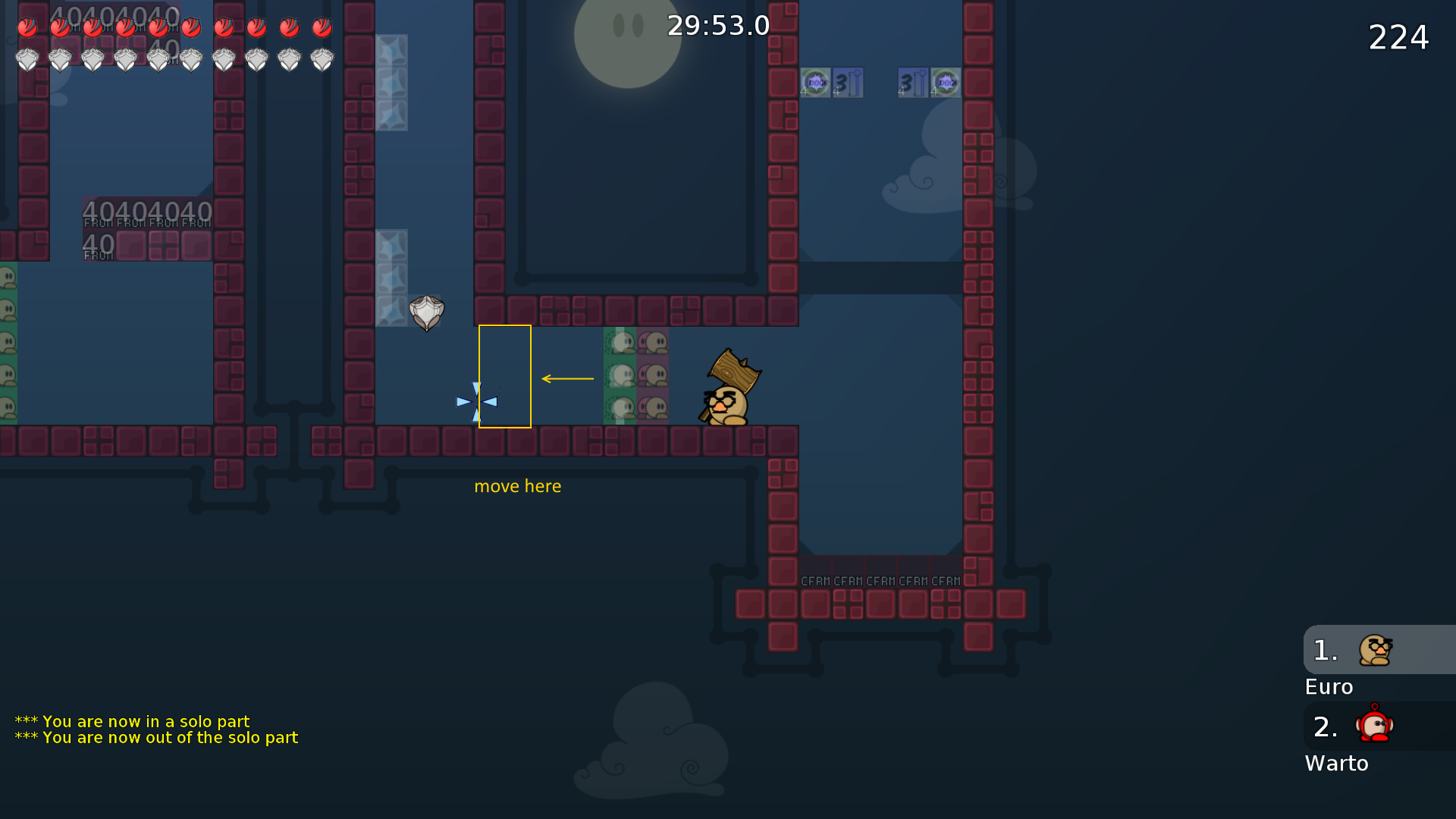The image size is (1456, 819).
Task: Click the rightmost DOOR power-up icon
Action: (945, 83)
